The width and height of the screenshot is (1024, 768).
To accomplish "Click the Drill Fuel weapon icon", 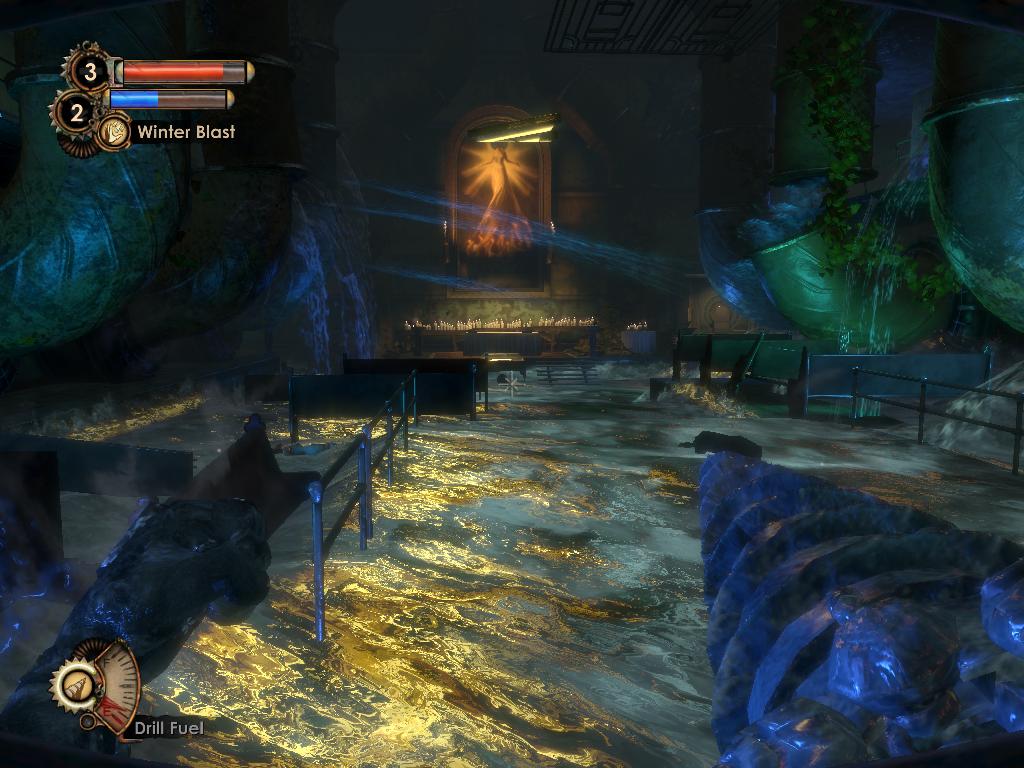I will pyautogui.click(x=75, y=686).
